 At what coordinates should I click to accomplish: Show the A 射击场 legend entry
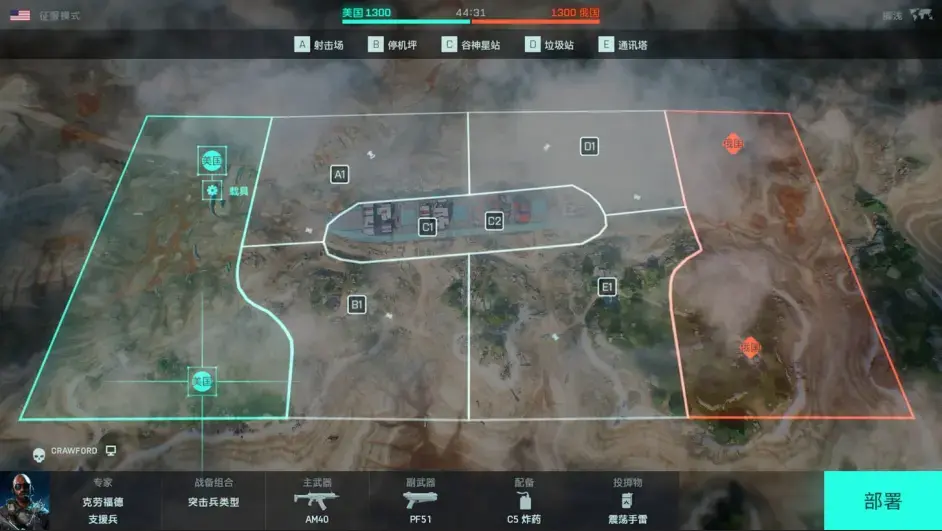pyautogui.click(x=319, y=45)
